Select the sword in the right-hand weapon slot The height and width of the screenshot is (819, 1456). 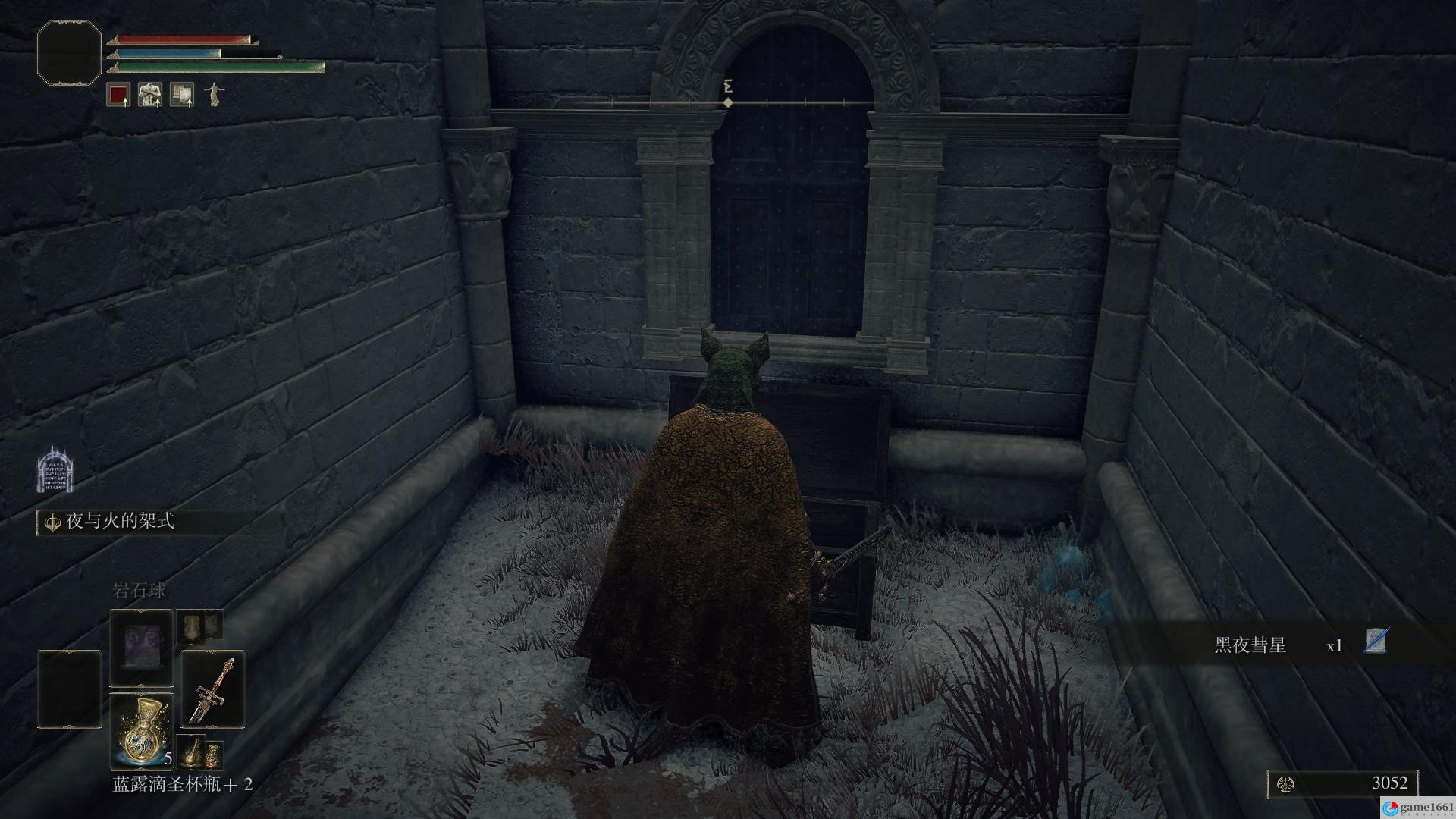point(212,689)
